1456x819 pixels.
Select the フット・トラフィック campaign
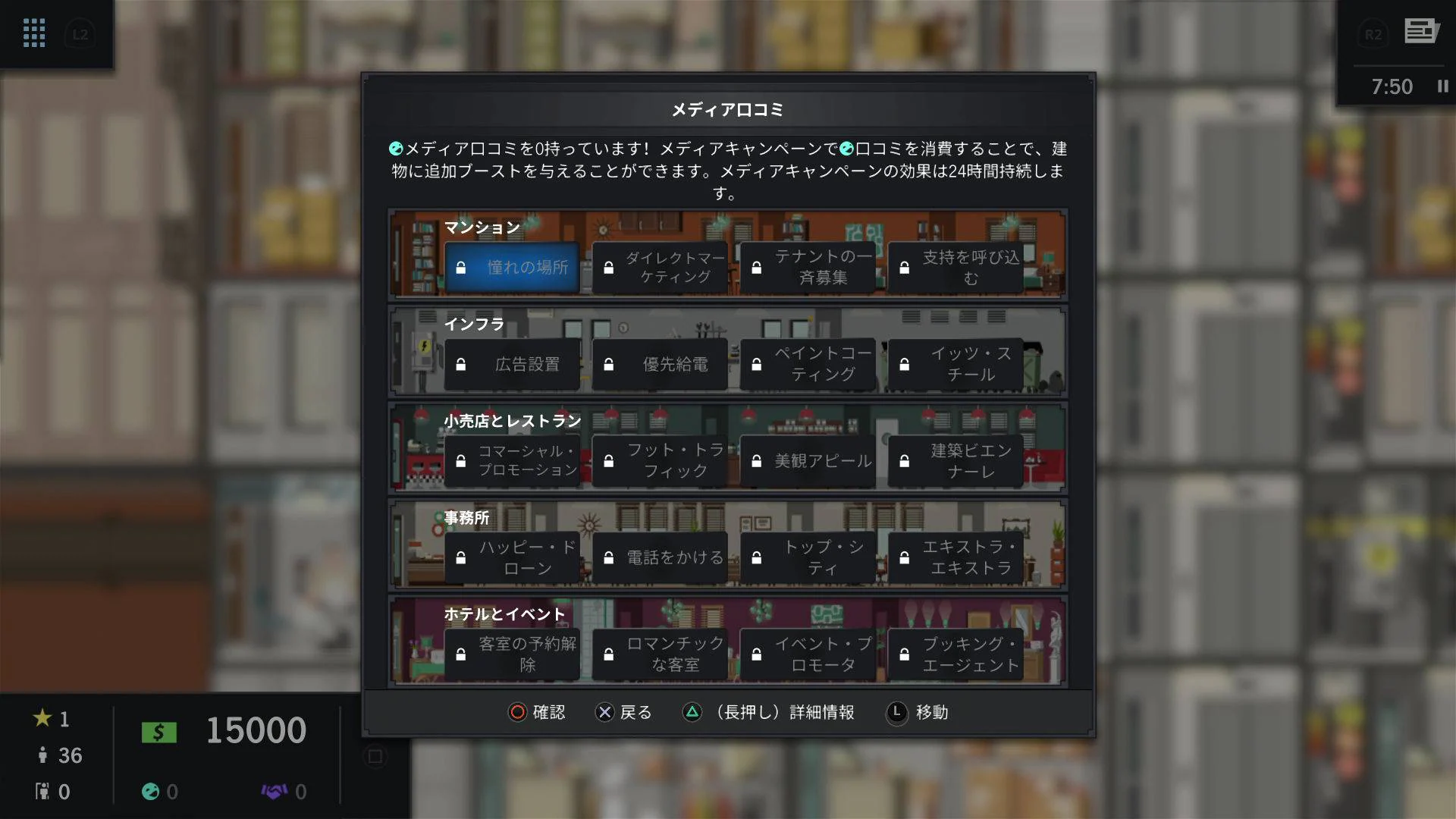(x=660, y=461)
